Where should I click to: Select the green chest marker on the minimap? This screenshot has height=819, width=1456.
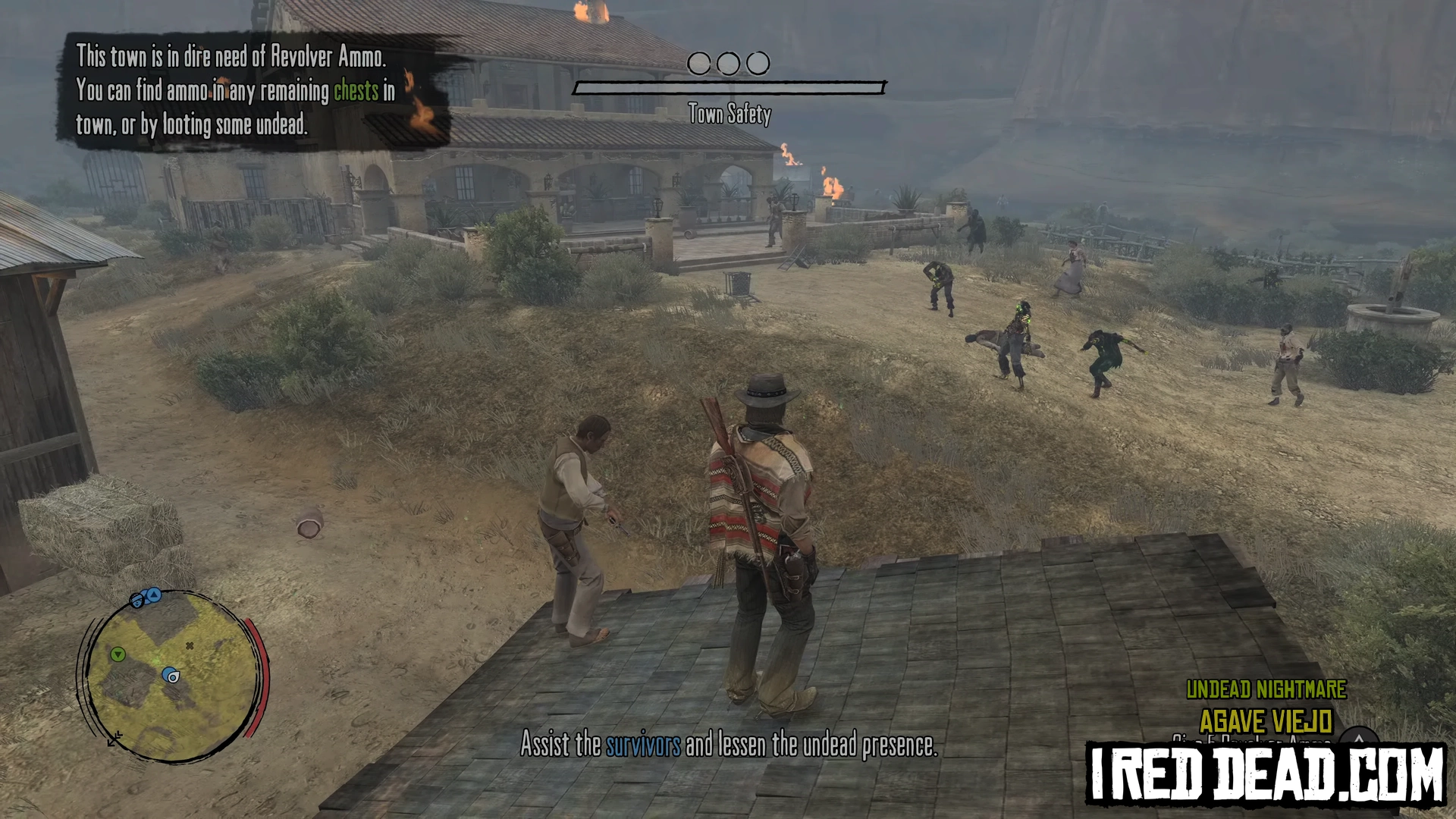[118, 654]
